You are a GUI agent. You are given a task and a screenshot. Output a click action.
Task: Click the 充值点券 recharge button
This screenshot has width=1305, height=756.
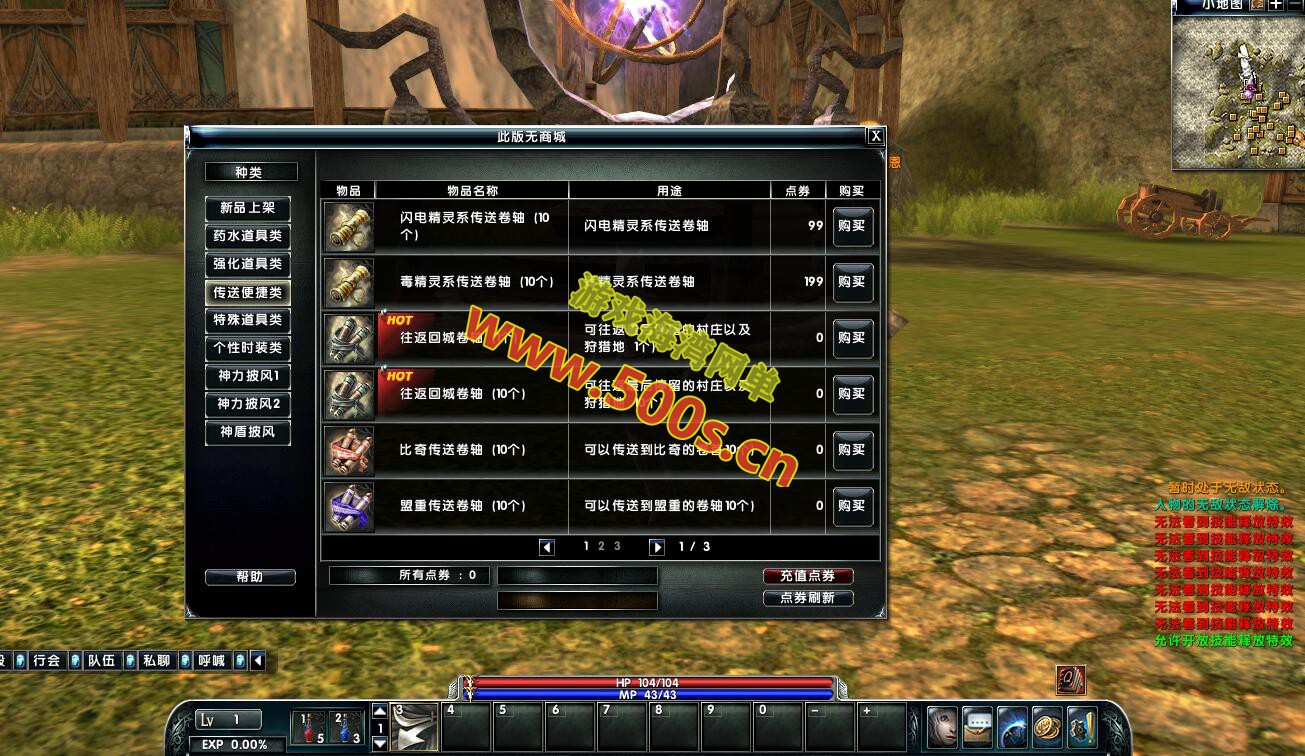coord(807,576)
